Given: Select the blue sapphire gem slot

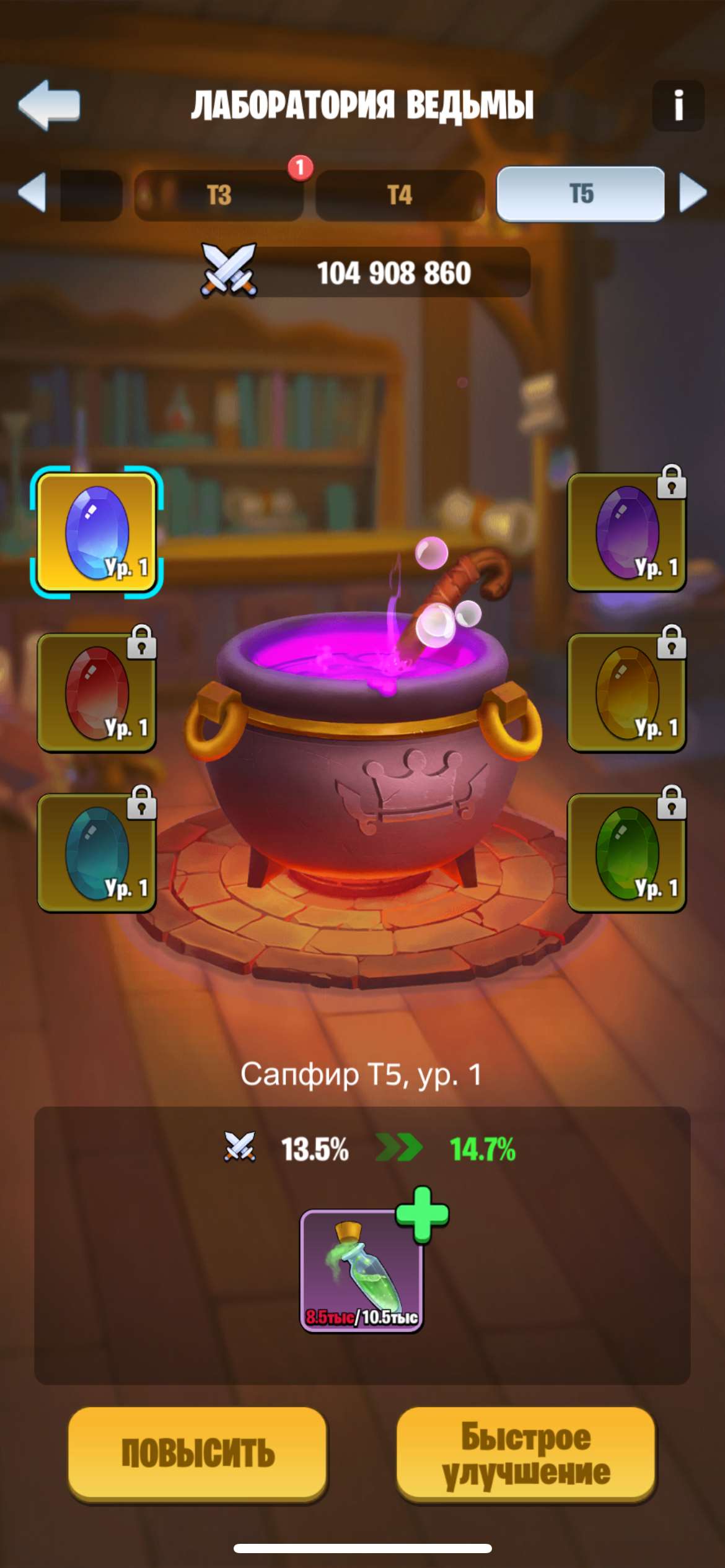Looking at the screenshot, I should tap(97, 533).
